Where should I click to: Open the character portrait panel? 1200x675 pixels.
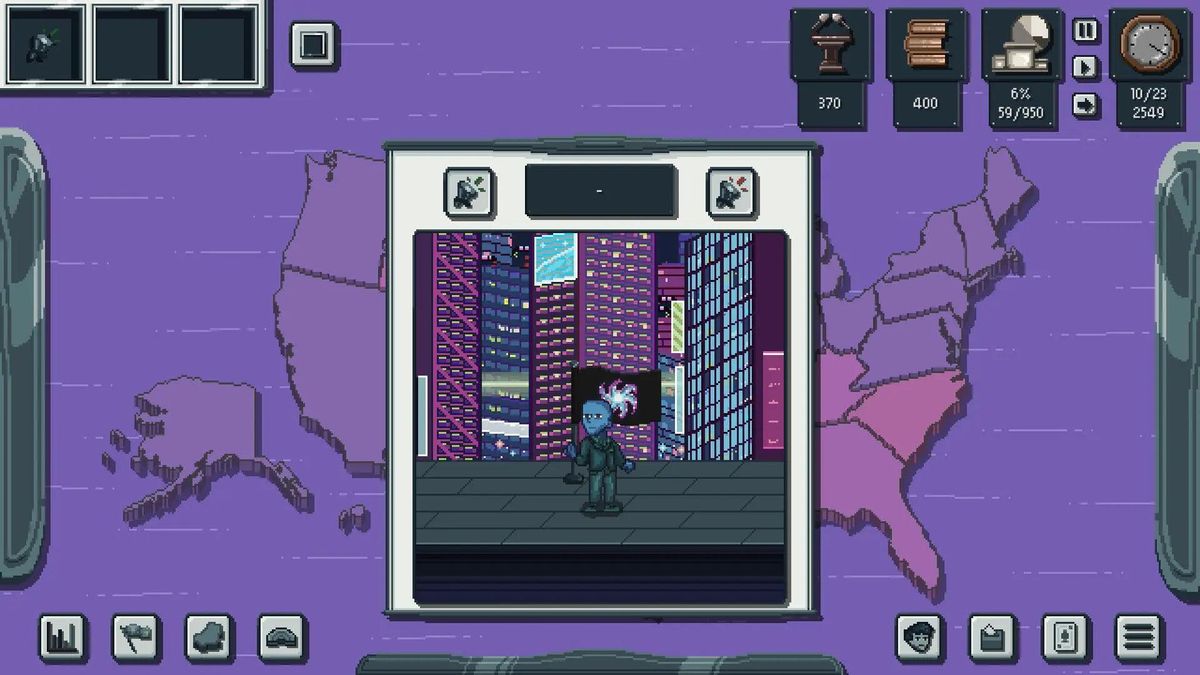point(919,636)
